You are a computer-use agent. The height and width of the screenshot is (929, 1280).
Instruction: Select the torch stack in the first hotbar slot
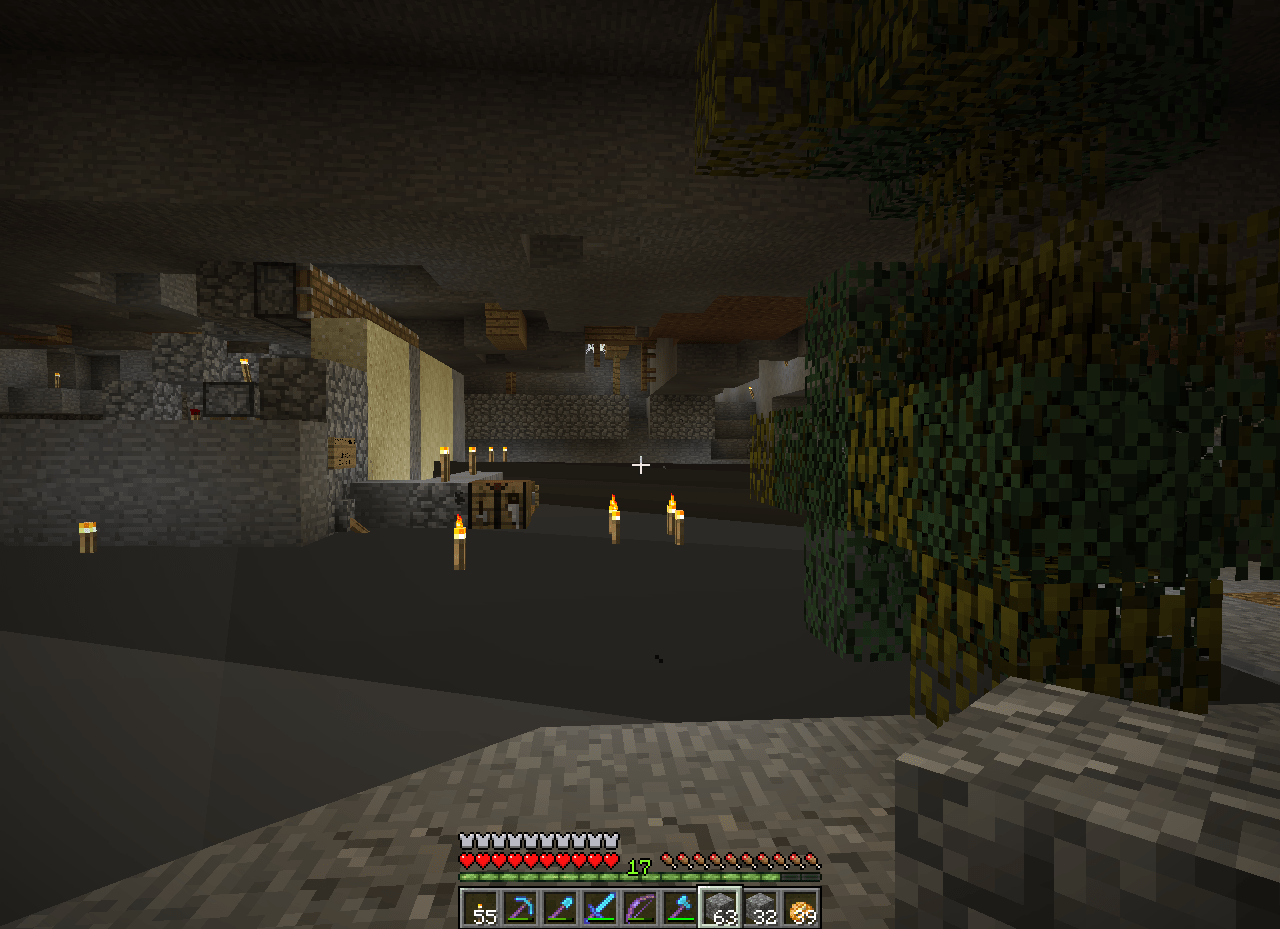coord(478,910)
